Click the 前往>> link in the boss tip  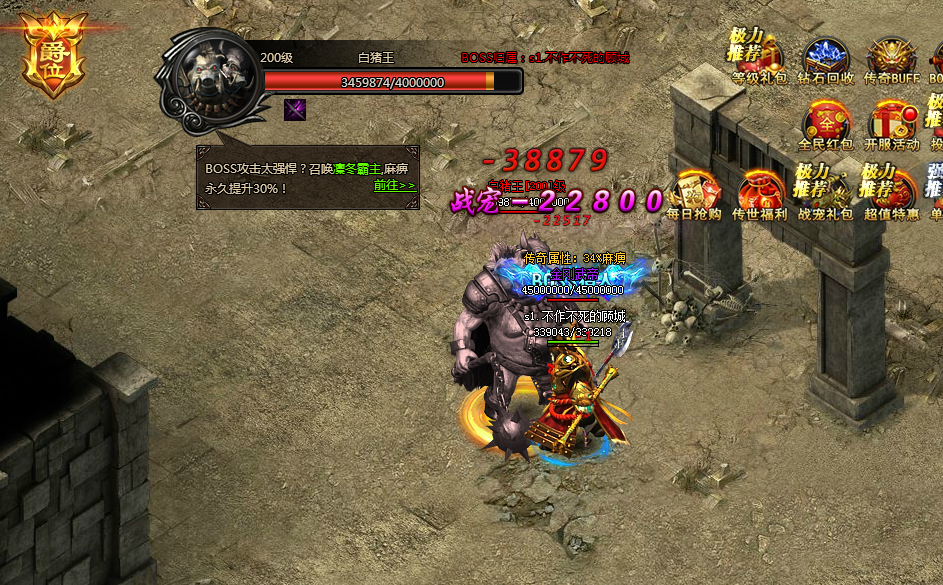pos(394,186)
